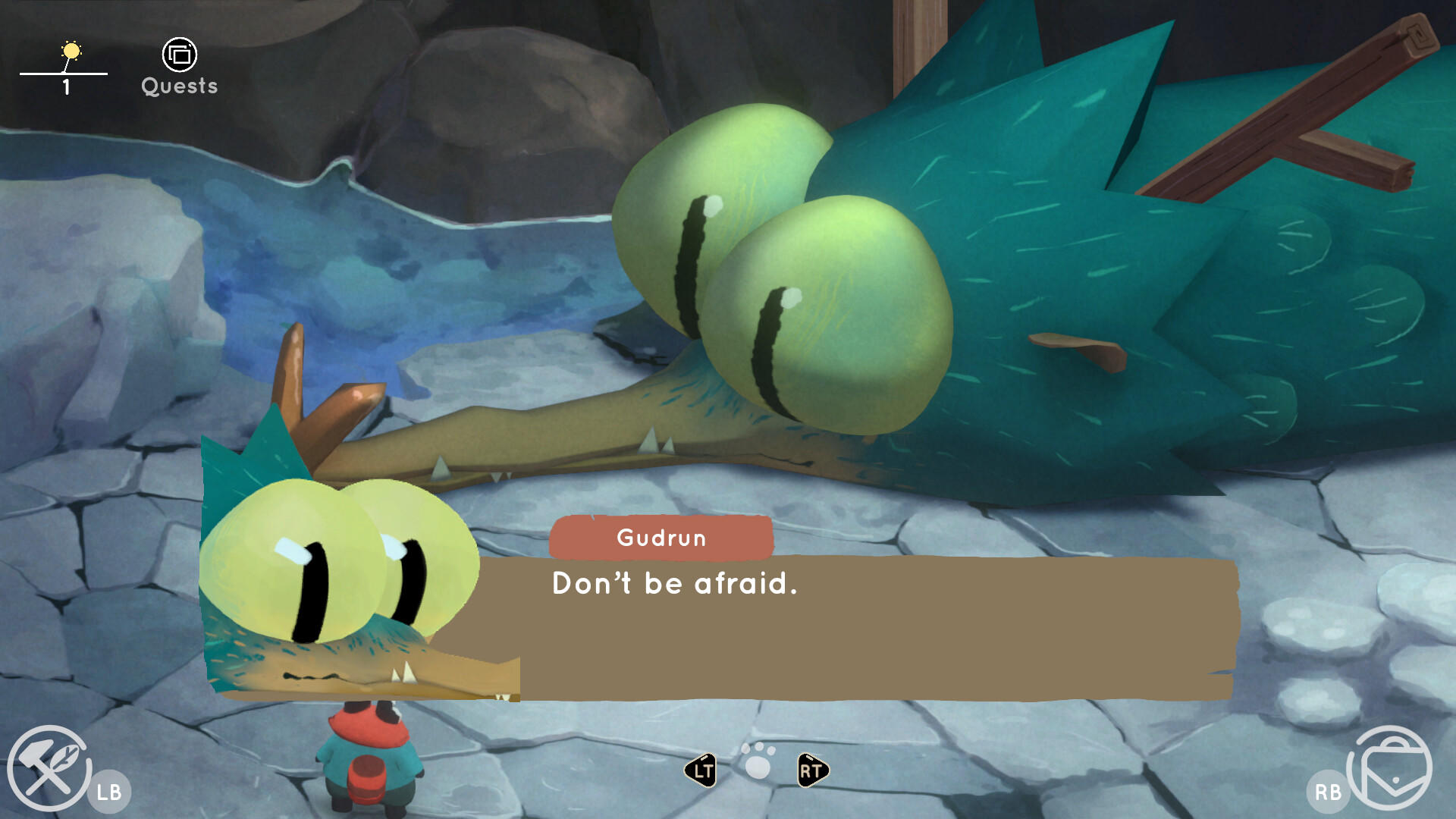Select the sun day counter icon

tap(71, 50)
